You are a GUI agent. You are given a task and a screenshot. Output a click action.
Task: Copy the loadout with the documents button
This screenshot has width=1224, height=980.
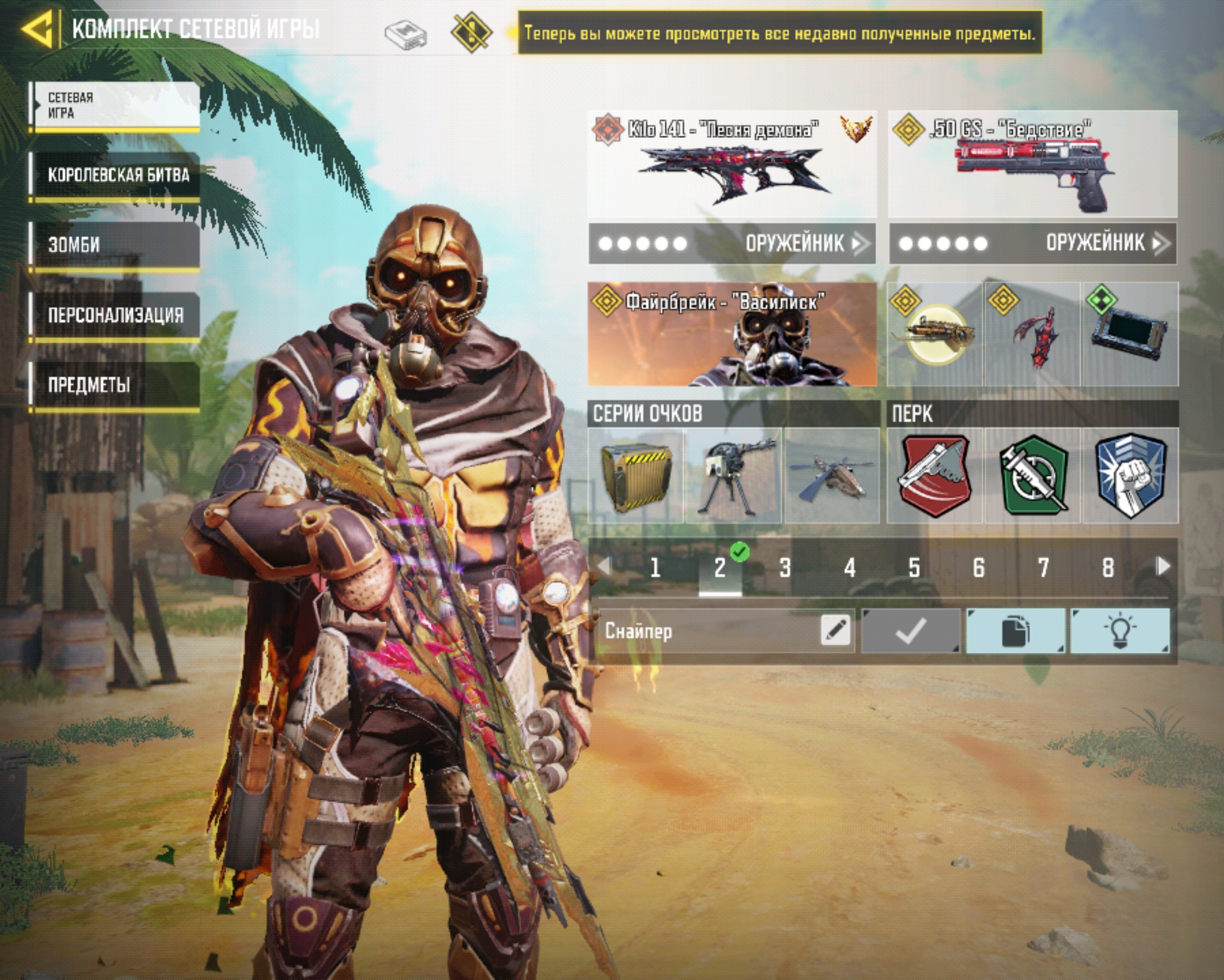click(1015, 631)
